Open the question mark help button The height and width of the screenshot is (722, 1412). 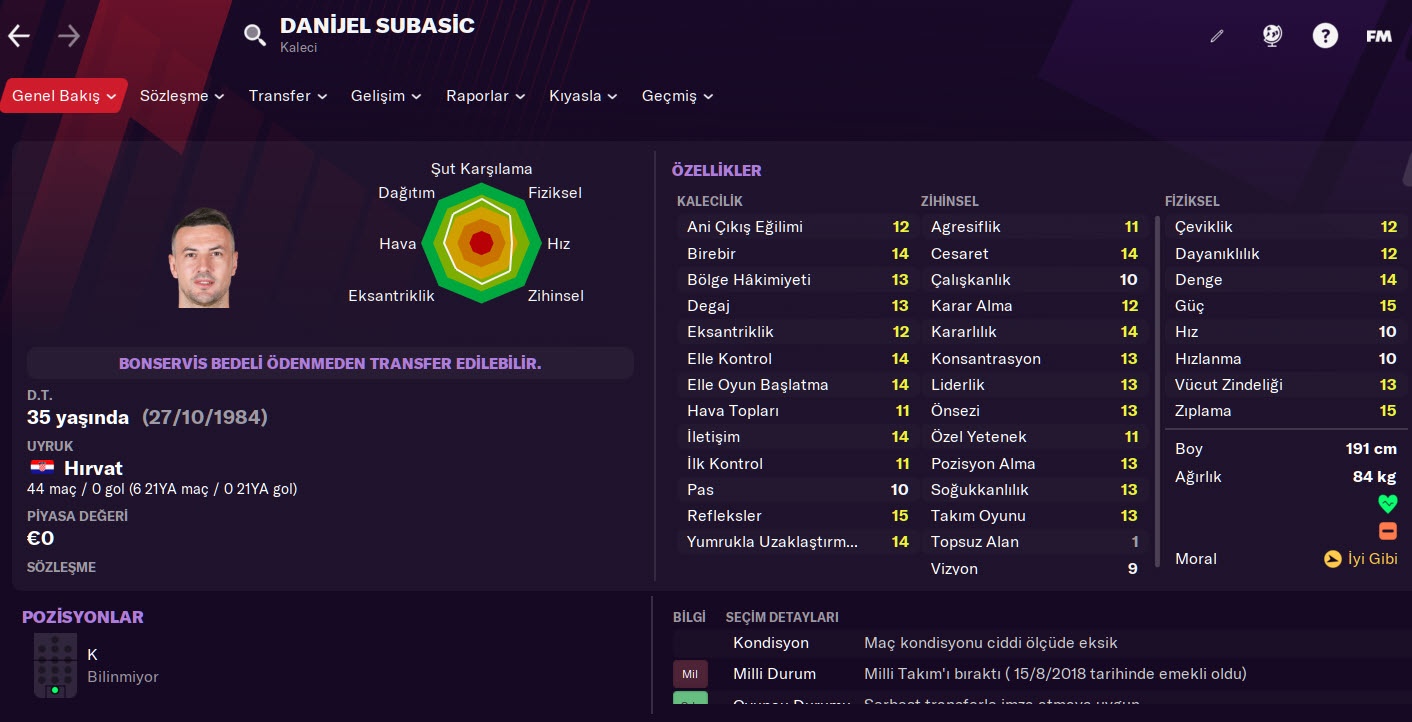tap(1325, 37)
